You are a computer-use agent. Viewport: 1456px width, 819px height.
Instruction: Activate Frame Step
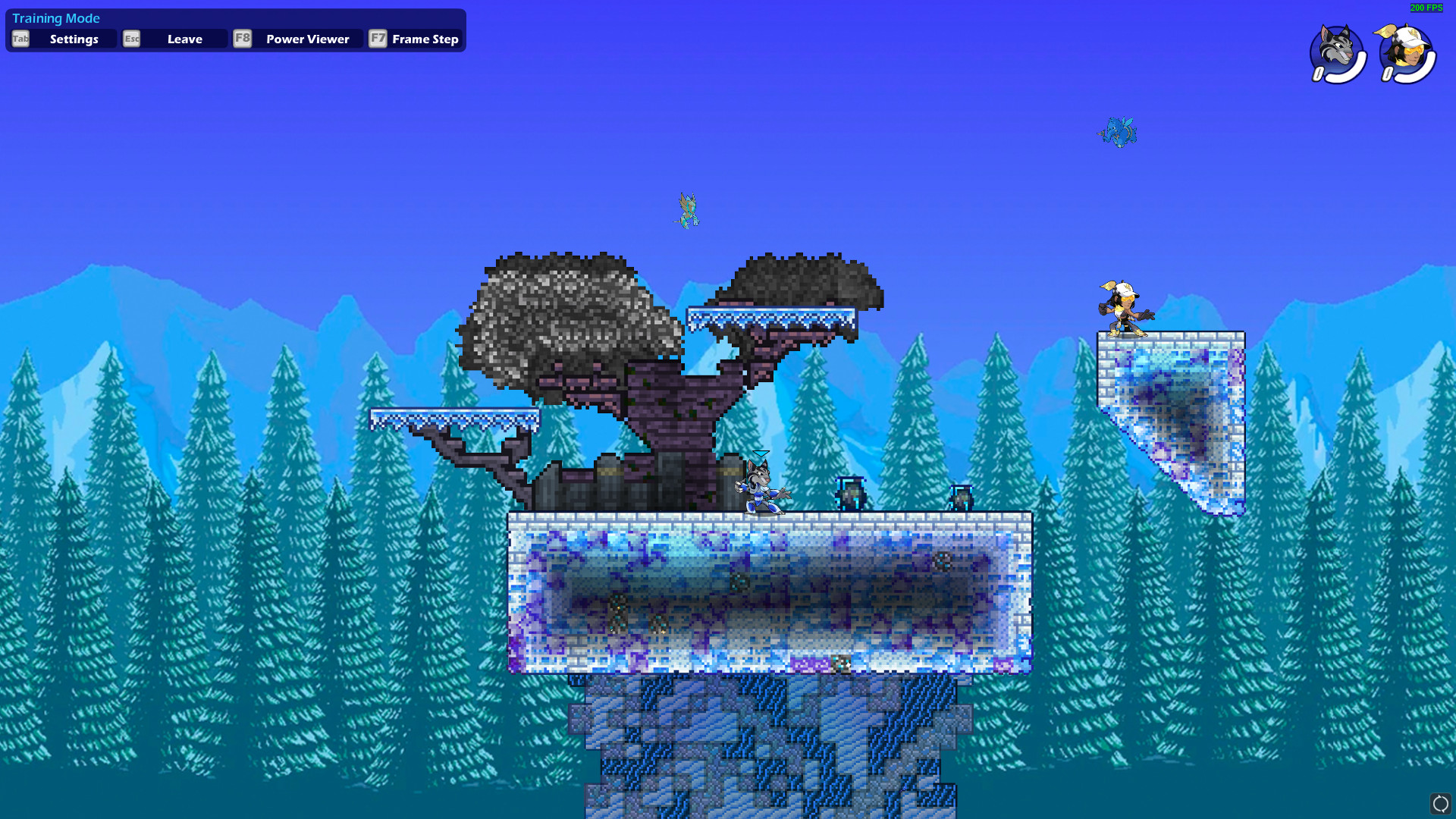coord(425,39)
